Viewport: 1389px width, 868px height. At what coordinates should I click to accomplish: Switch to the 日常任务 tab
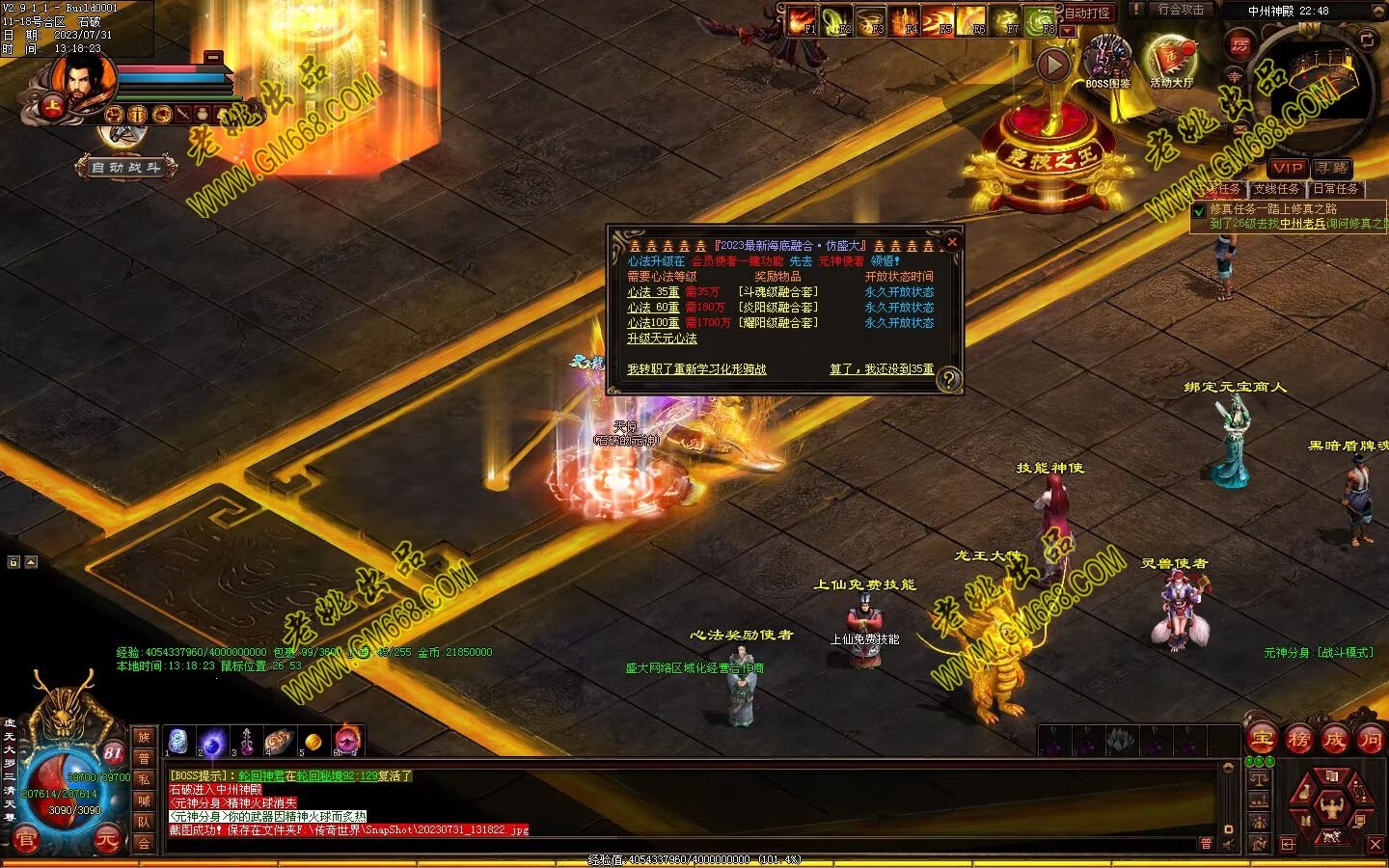[x=1335, y=189]
